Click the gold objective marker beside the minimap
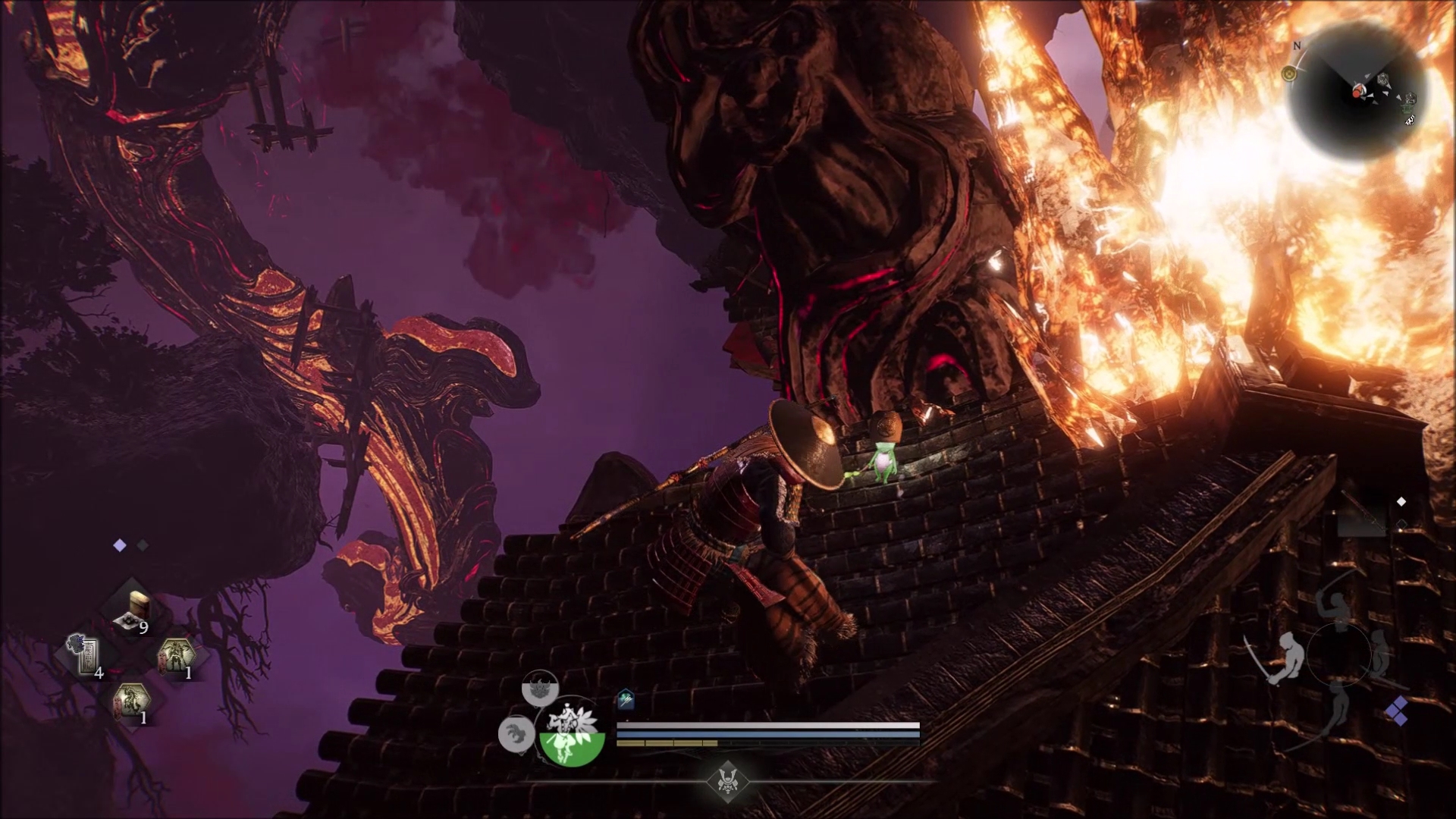Screen dimensions: 1456x819 tap(1288, 74)
